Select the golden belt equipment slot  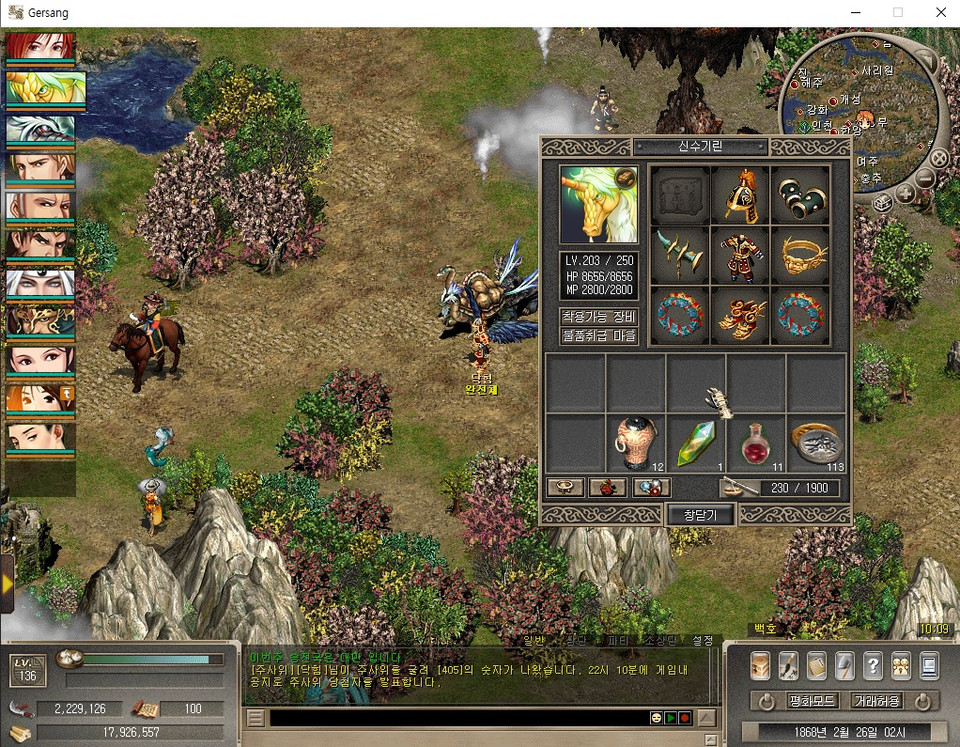[799, 255]
